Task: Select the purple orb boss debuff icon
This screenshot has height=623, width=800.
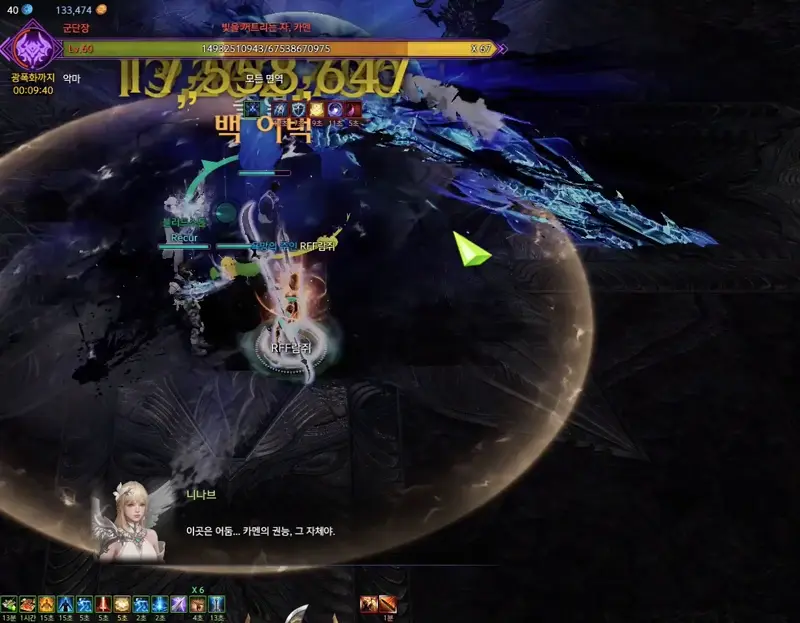Action: 336,109
